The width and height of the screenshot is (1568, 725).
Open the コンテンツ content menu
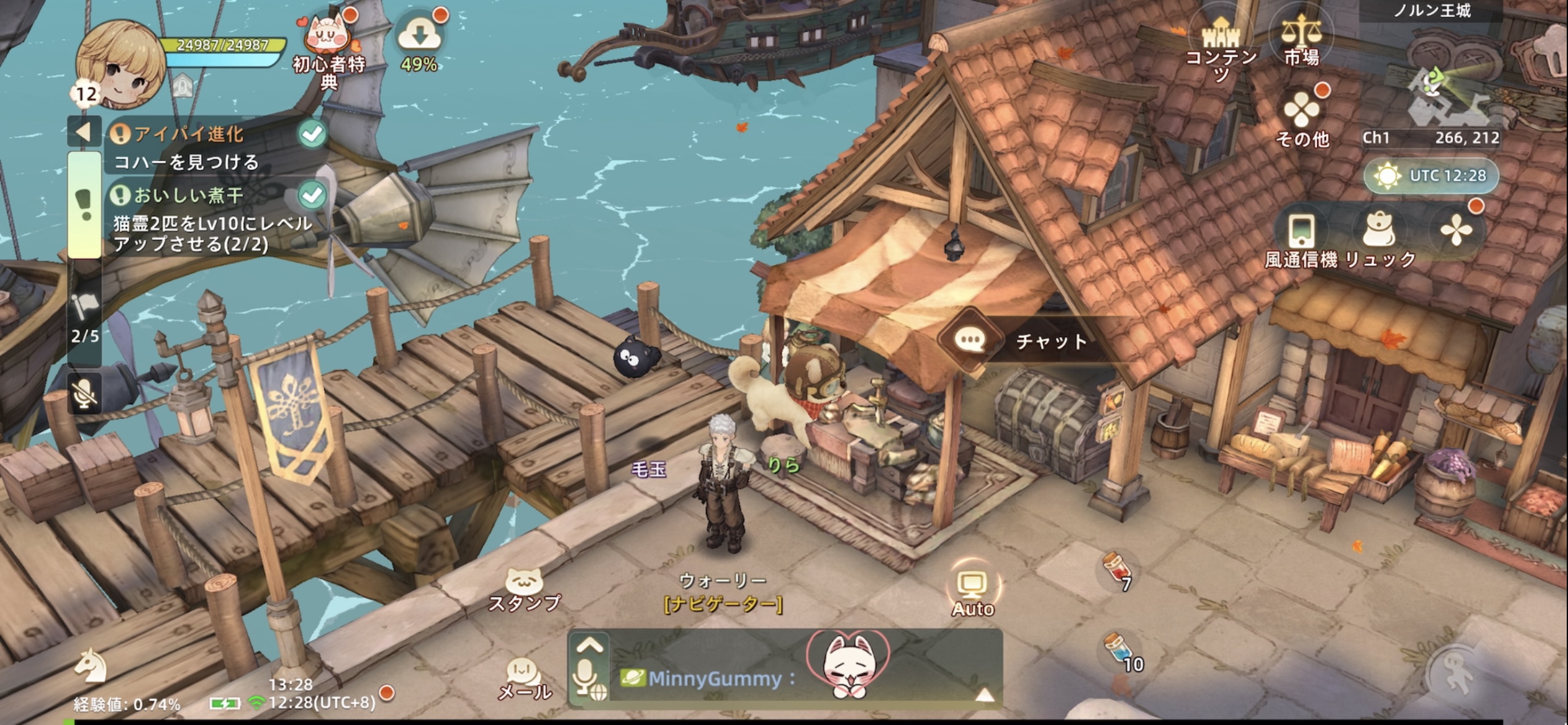coord(1221,46)
